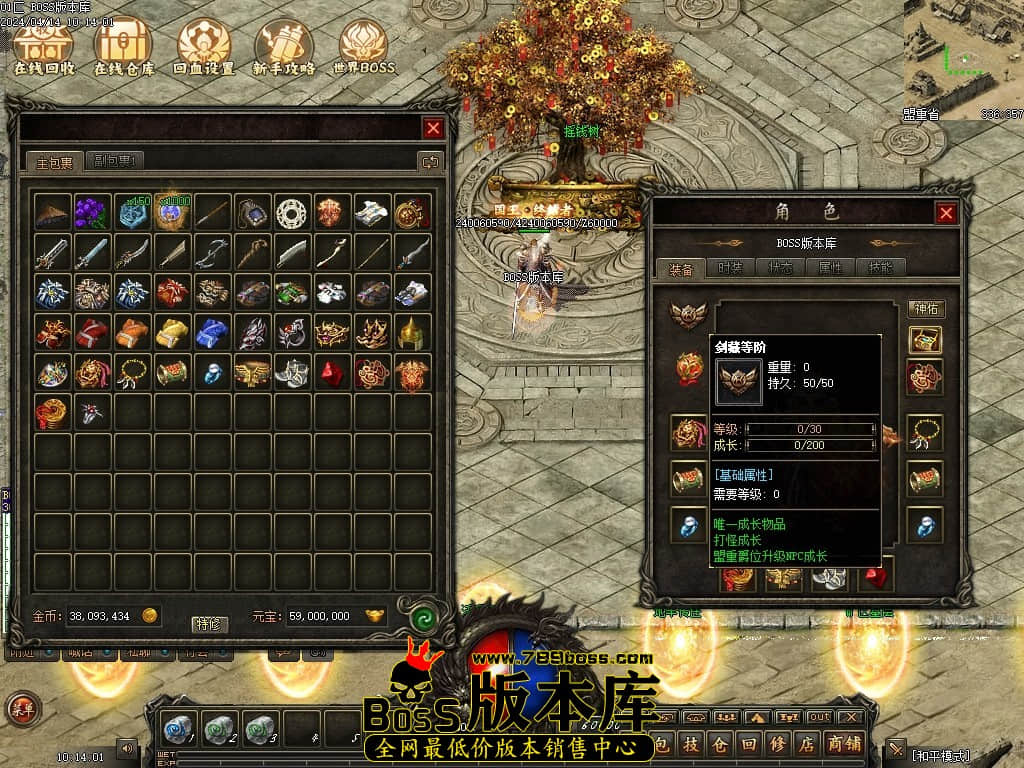Screen dimensions: 1024x768
Task: Select the golden helmet in inventory
Action: pyautogui.click(x=413, y=332)
